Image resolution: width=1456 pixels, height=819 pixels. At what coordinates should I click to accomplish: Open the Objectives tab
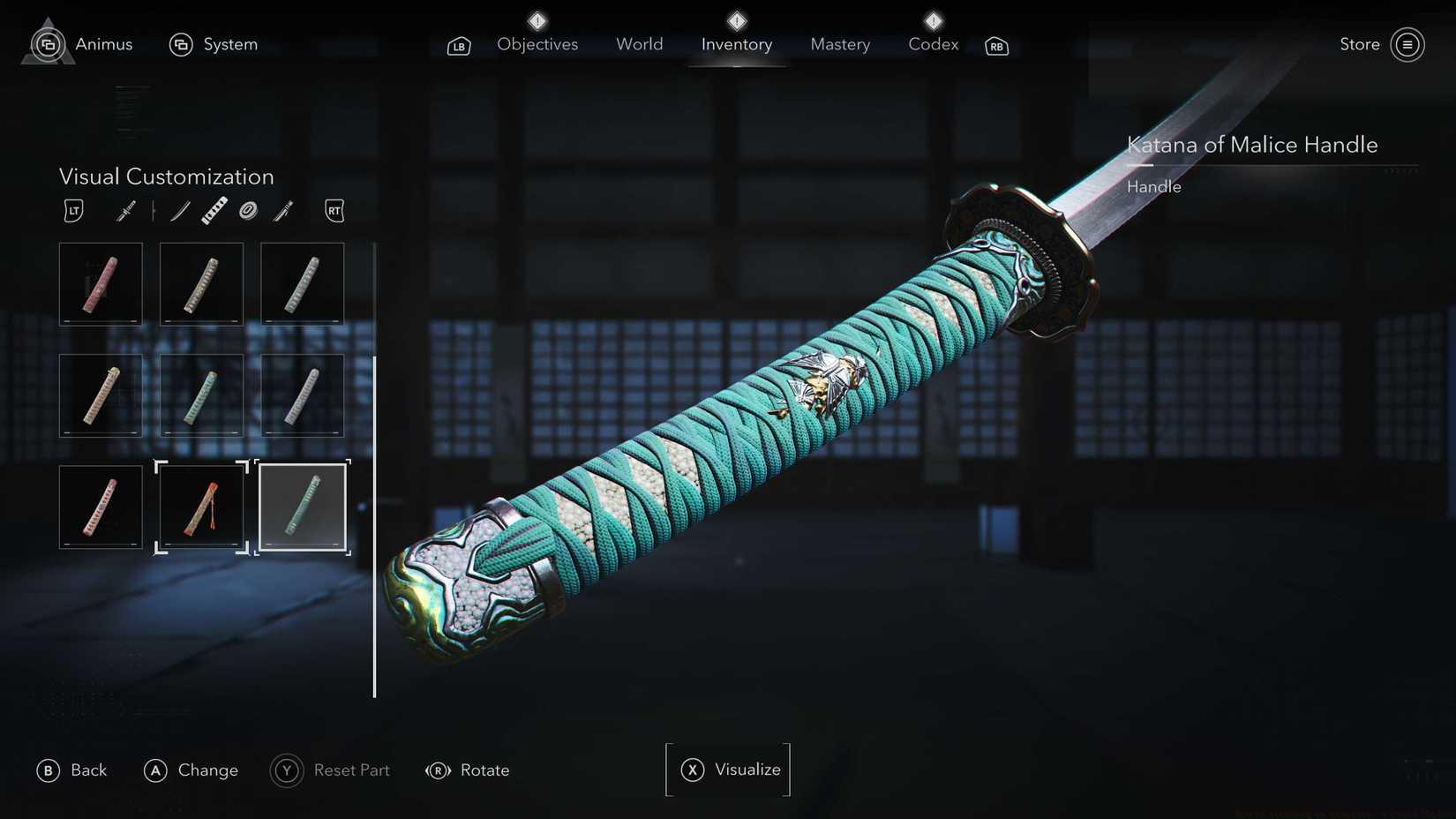pos(537,44)
